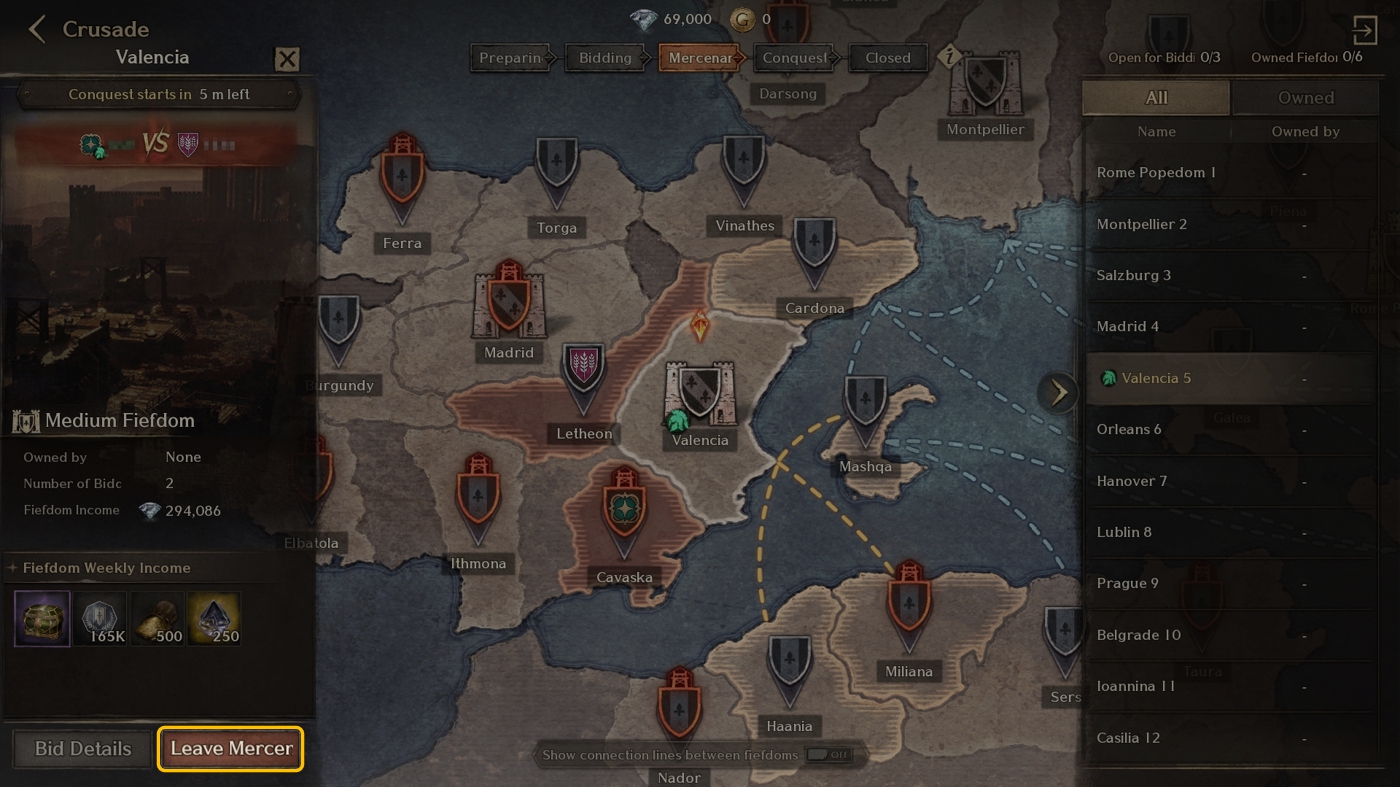The height and width of the screenshot is (787, 1400).
Task: Expand the map using the right chevron arrow
Action: 1058,392
